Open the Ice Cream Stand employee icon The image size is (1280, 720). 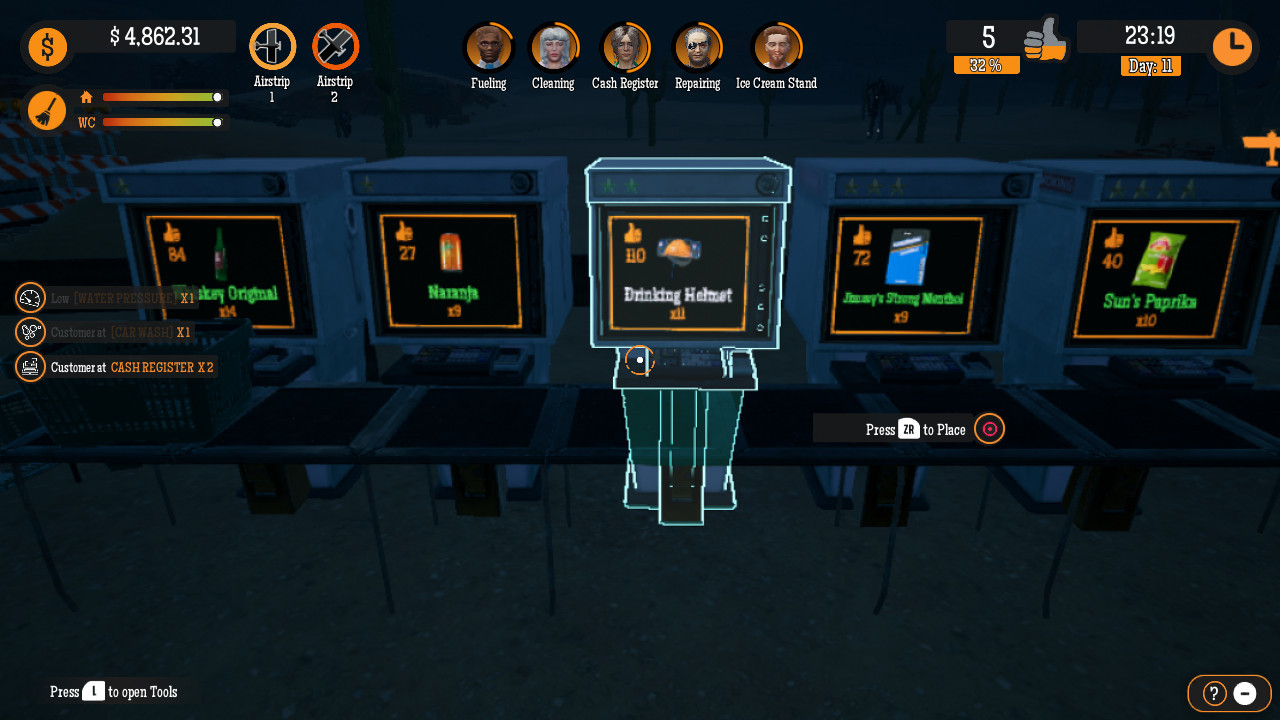click(777, 45)
